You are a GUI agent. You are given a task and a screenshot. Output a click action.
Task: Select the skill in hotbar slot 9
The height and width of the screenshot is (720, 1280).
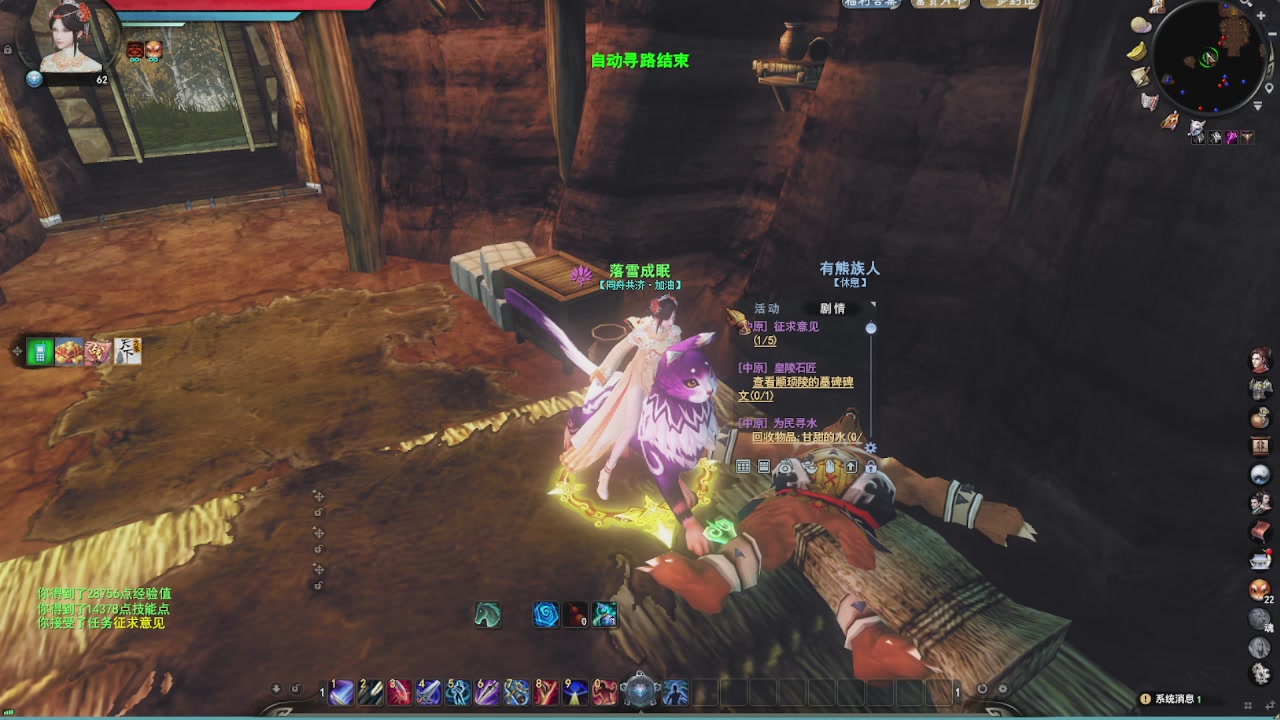click(x=574, y=690)
